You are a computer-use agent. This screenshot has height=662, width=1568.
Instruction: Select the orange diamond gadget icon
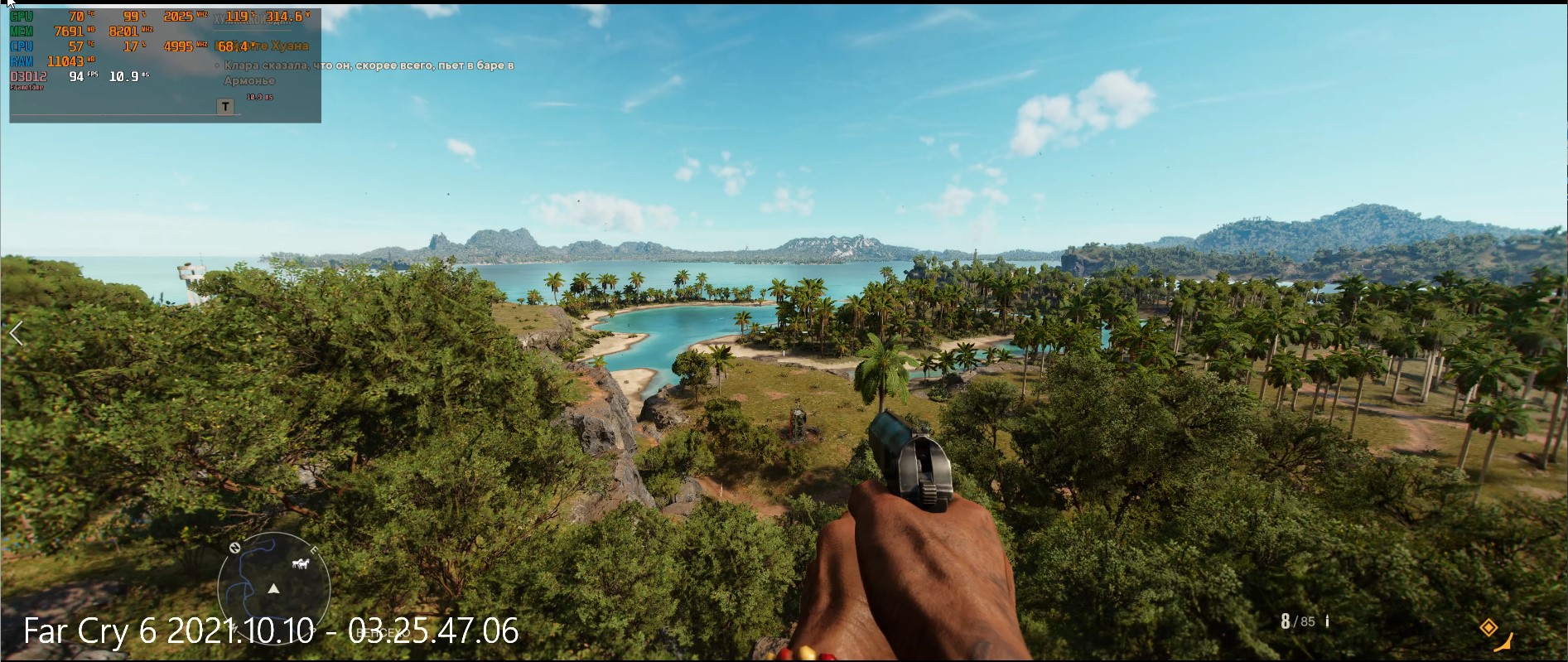[x=1488, y=627]
